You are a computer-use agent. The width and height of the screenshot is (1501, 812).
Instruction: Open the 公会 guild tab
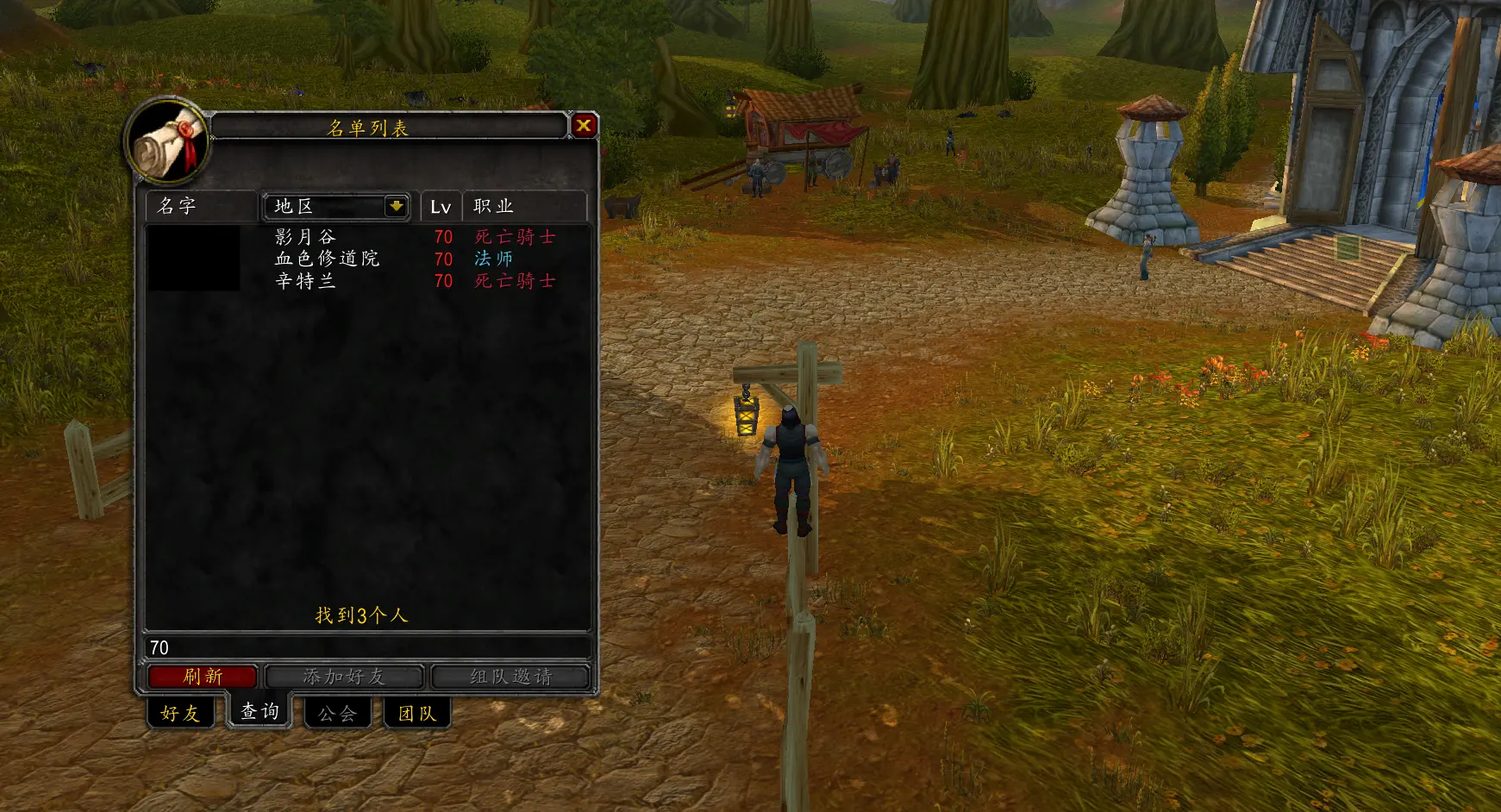coord(337,714)
